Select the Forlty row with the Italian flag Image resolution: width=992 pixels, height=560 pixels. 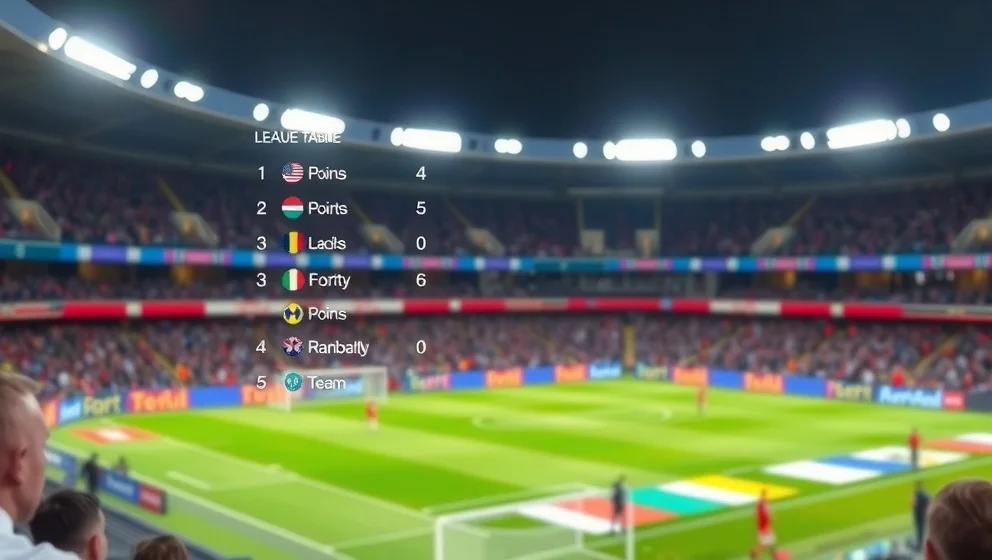(328, 280)
